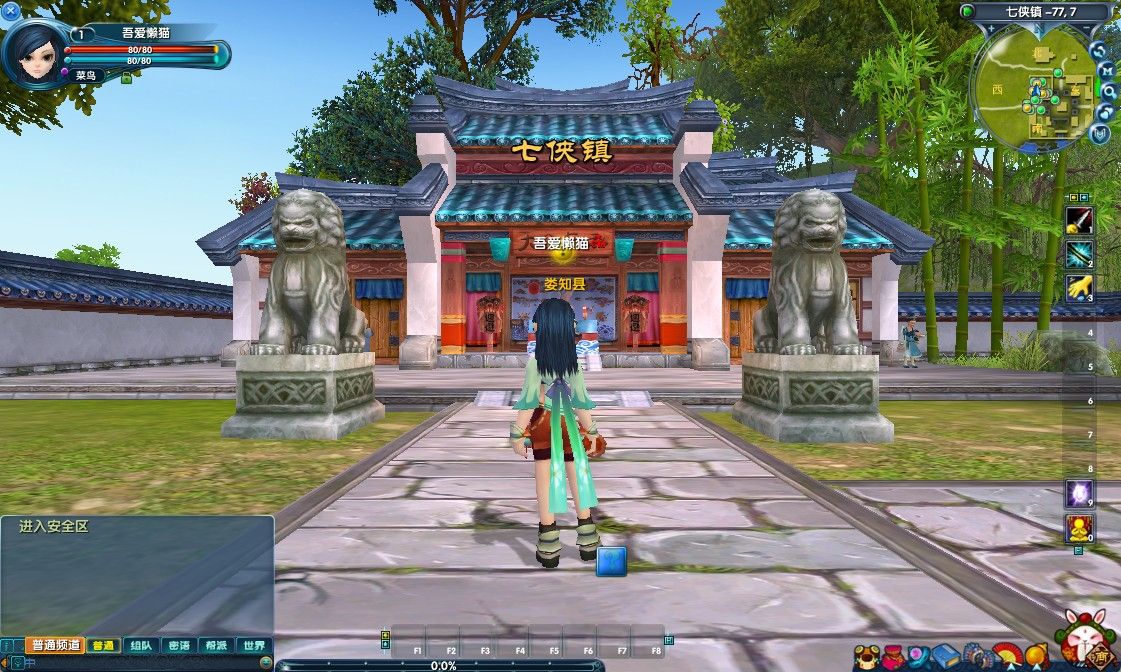Use the purple orb item in slot 9
The image size is (1121, 672).
pyautogui.click(x=1079, y=492)
